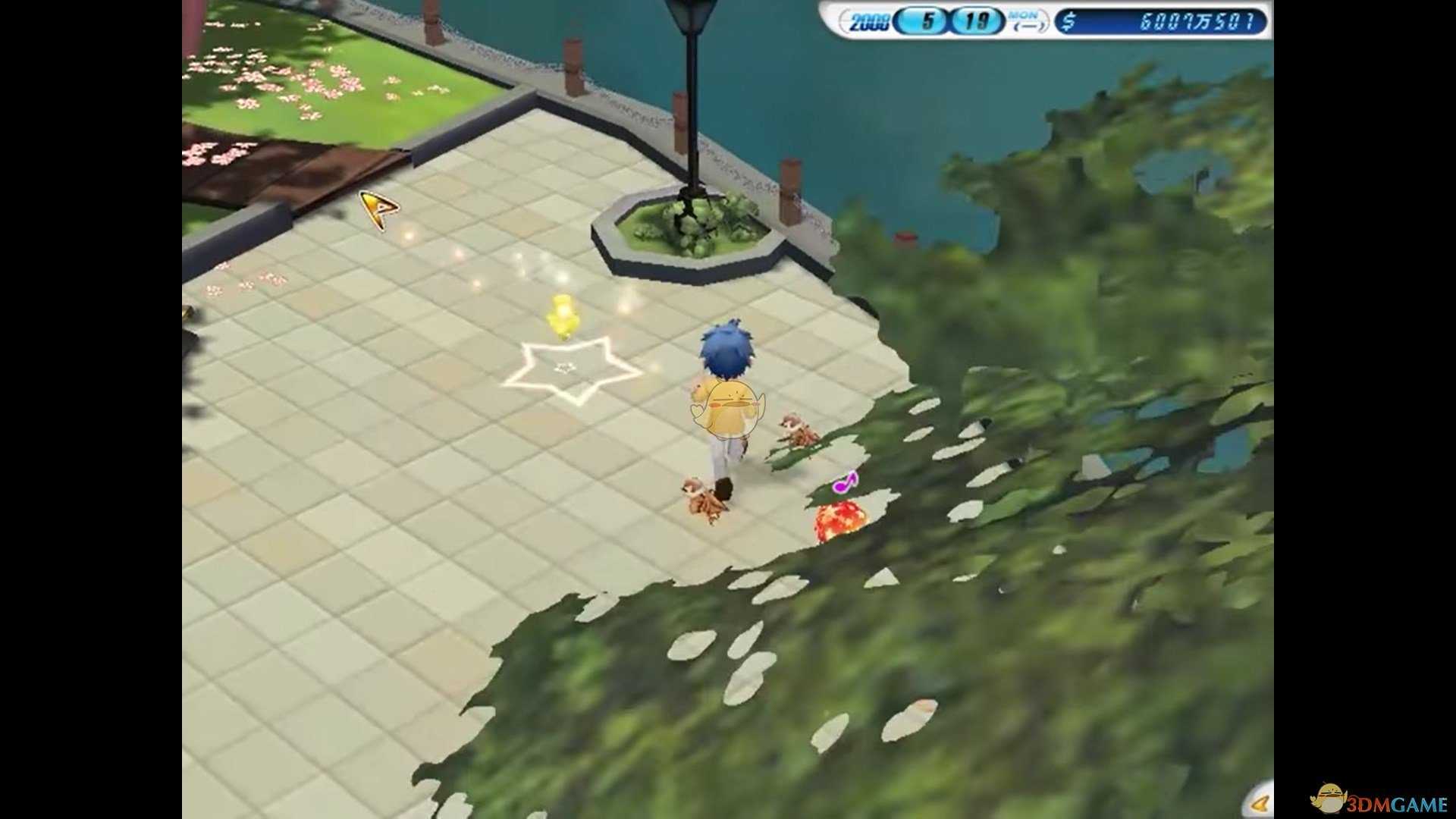Open the corner menu with the orange arrow

click(1260, 803)
